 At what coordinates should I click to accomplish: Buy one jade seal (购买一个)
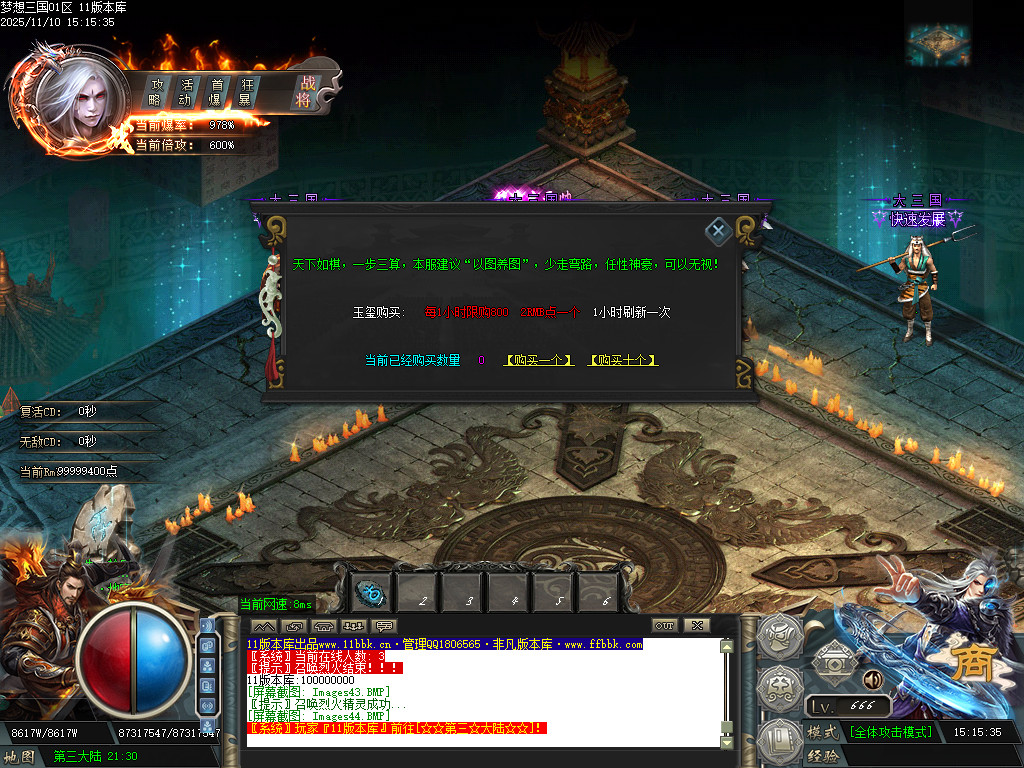(x=539, y=360)
